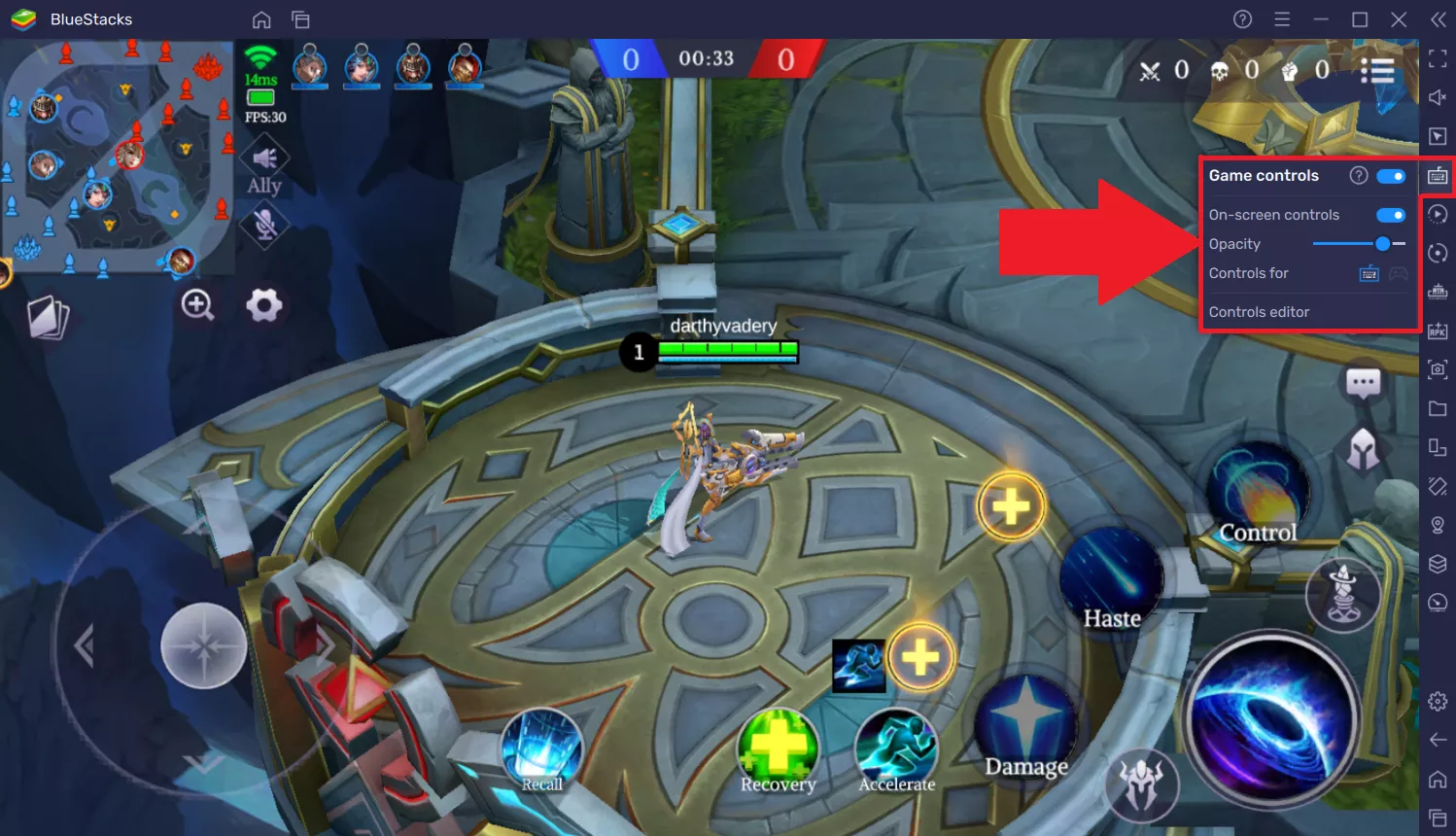Adjust the Opacity slider

[x=1382, y=244]
